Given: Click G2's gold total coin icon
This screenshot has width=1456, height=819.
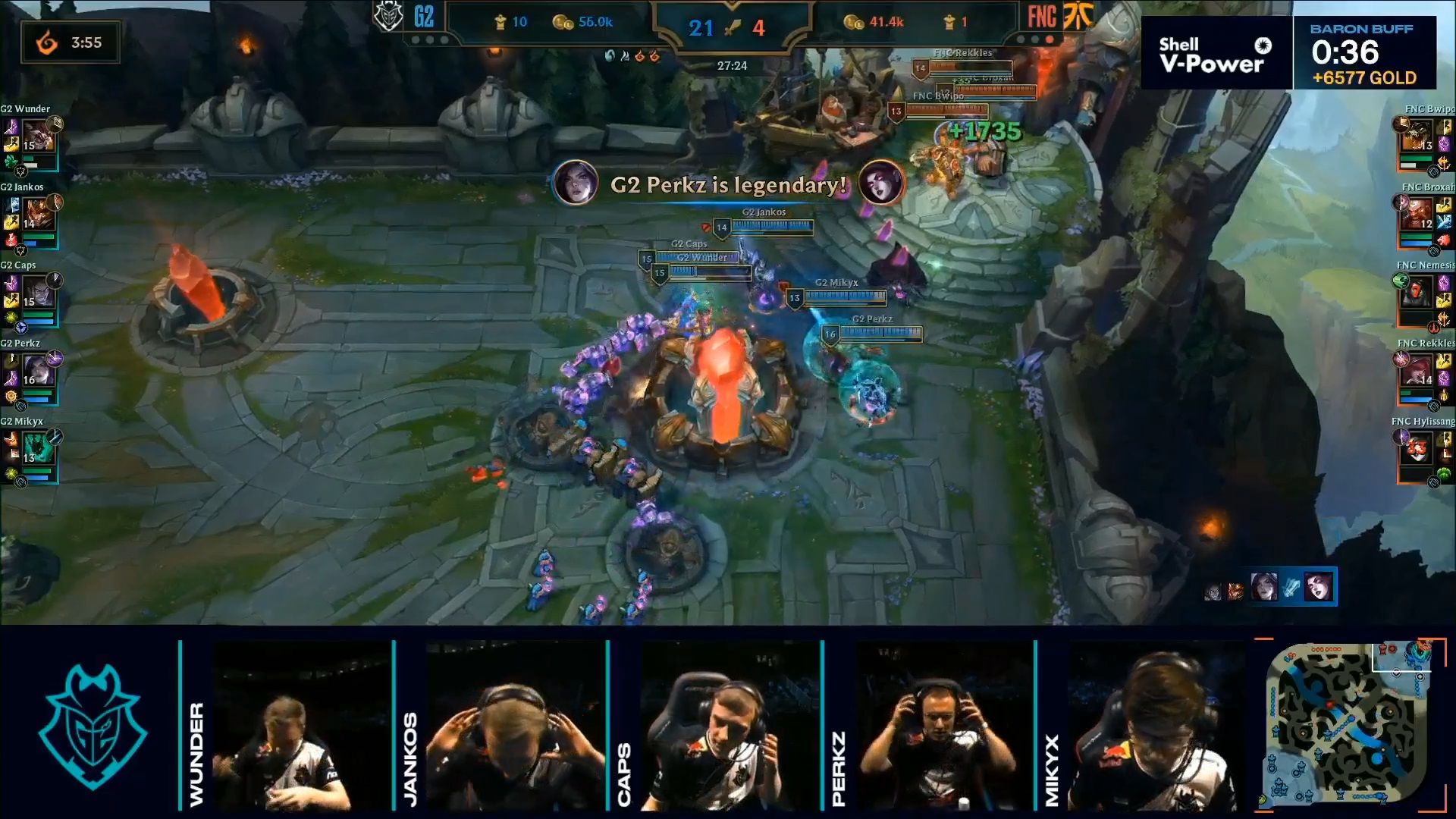Looking at the screenshot, I should pyautogui.click(x=563, y=22).
